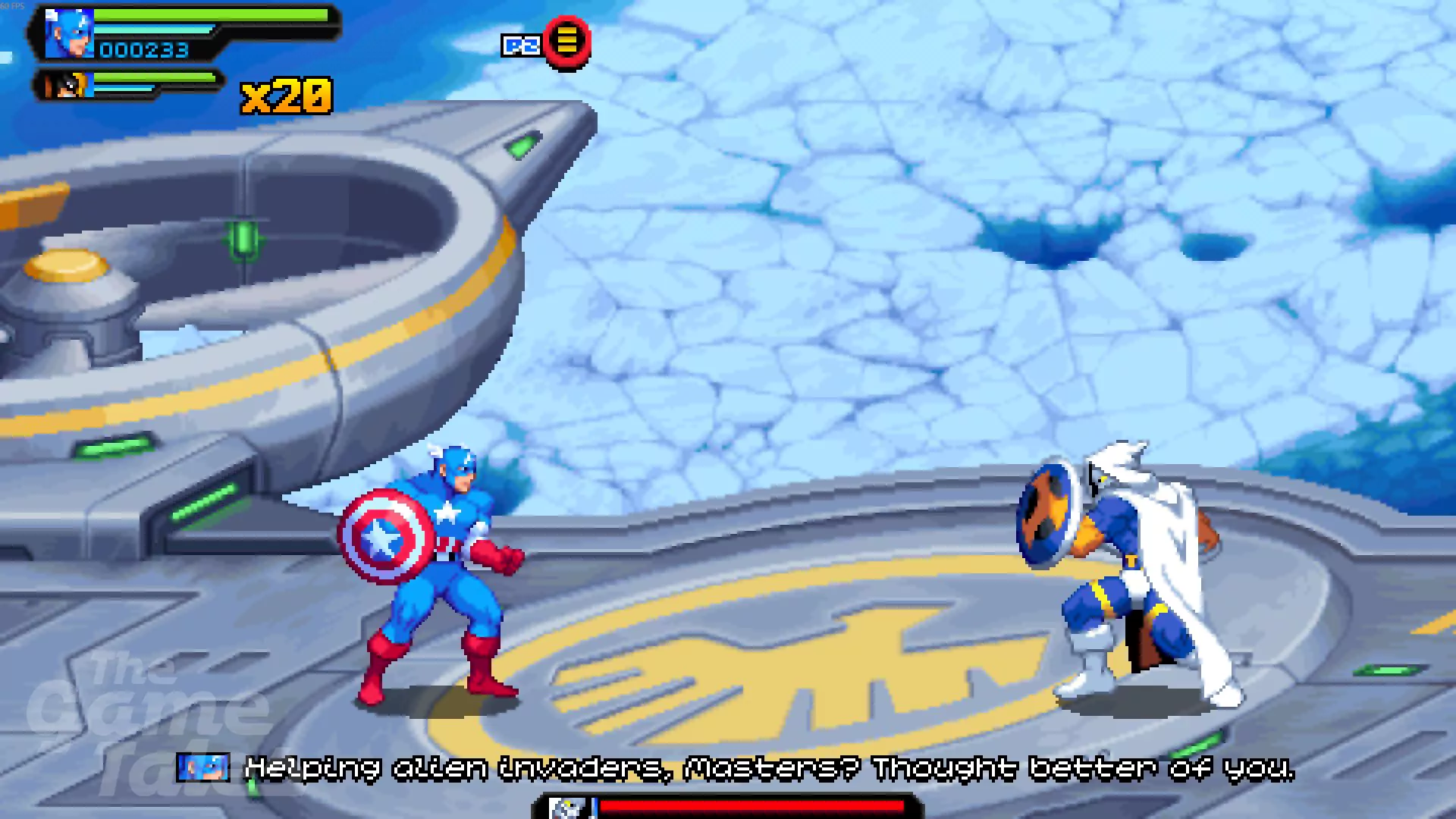Screen dimensions: 1456x819
Task: Click Captain America's portrait in the HUD
Action: (69, 34)
